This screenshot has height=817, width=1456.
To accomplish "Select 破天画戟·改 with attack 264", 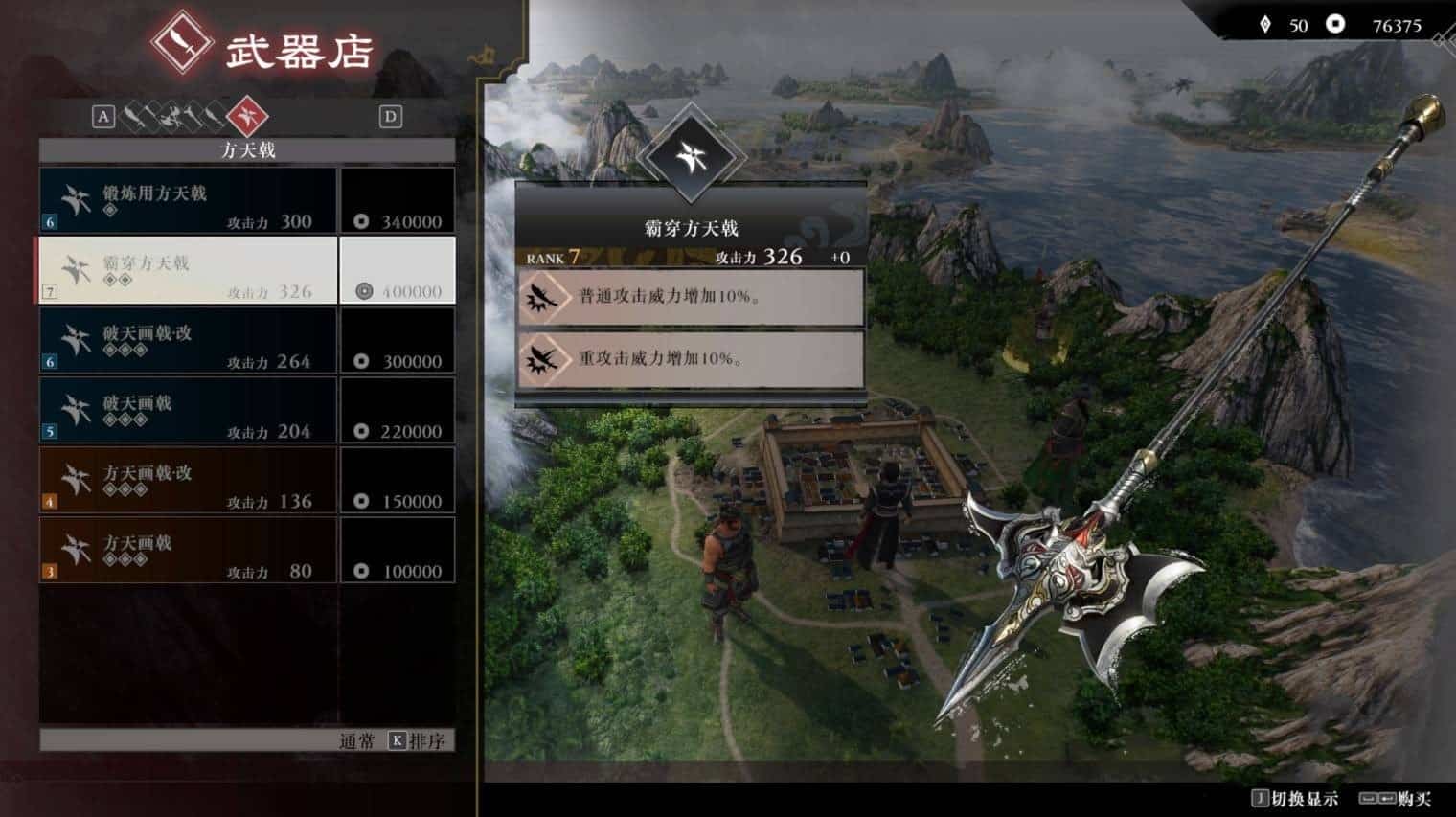I will pos(188,341).
